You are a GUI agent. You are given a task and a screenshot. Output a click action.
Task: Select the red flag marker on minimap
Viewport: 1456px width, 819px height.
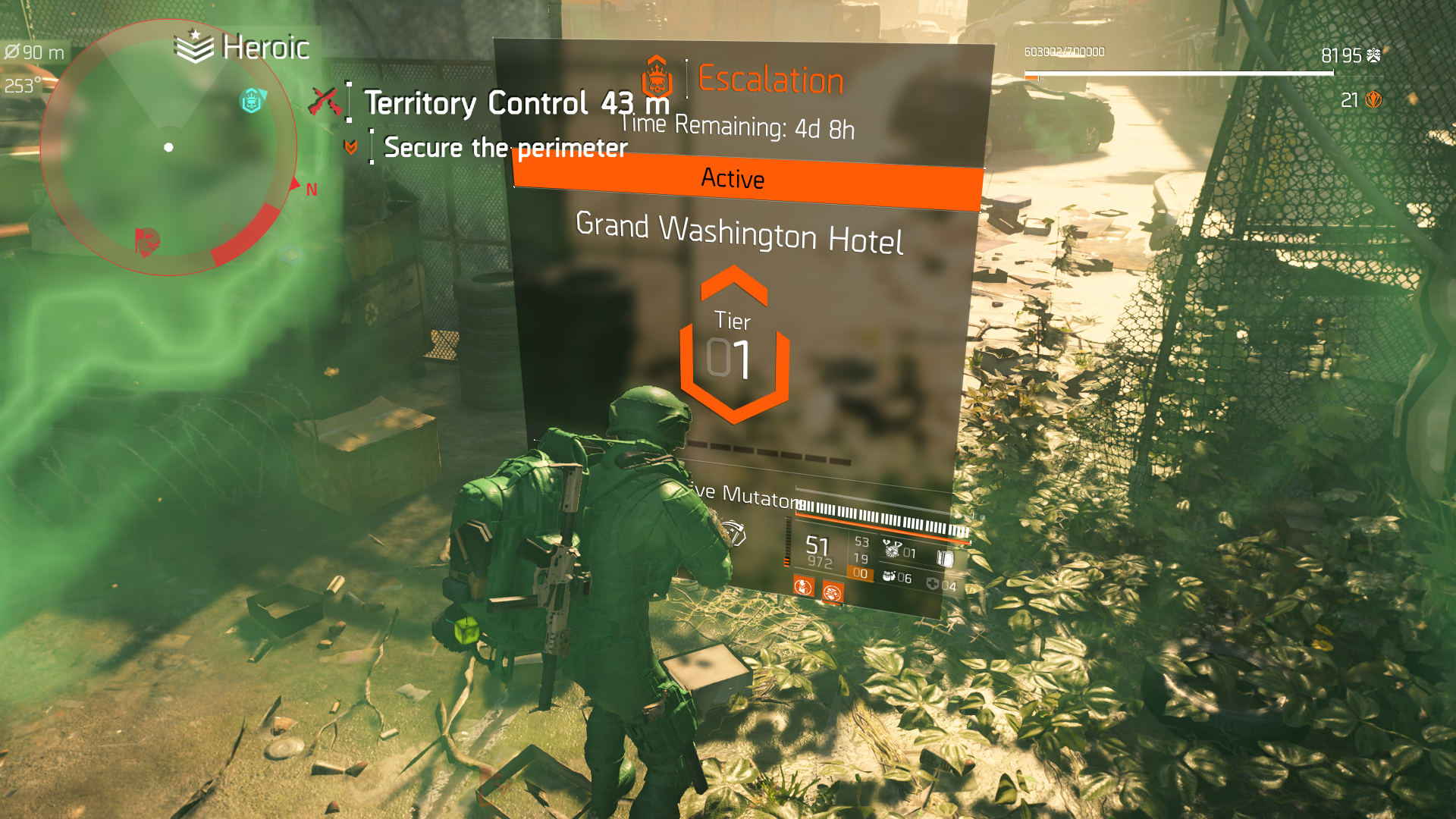147,241
